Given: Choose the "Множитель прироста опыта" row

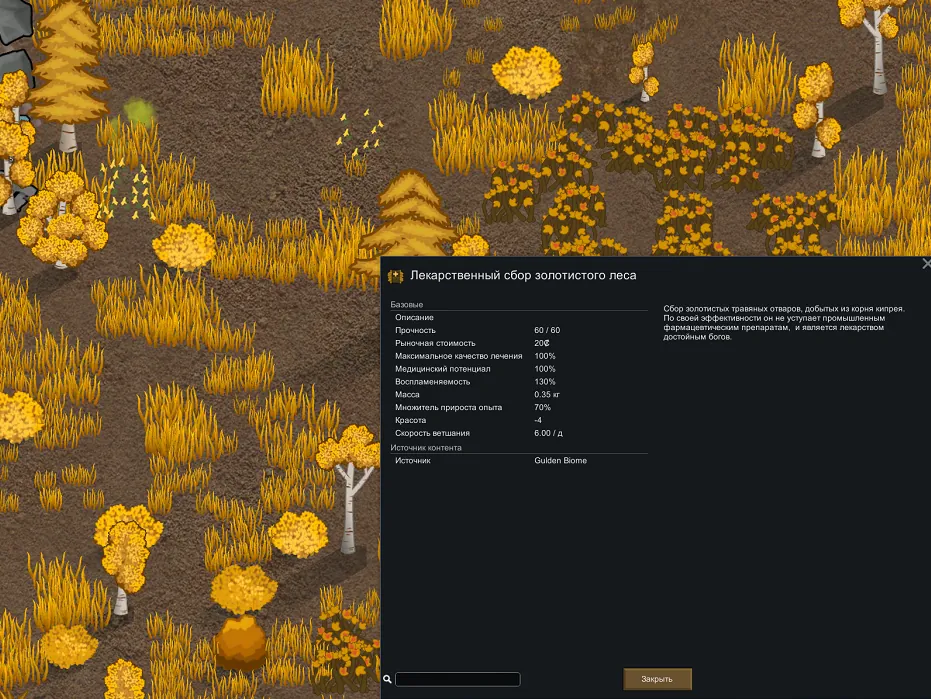Looking at the screenshot, I should pyautogui.click(x=519, y=408).
